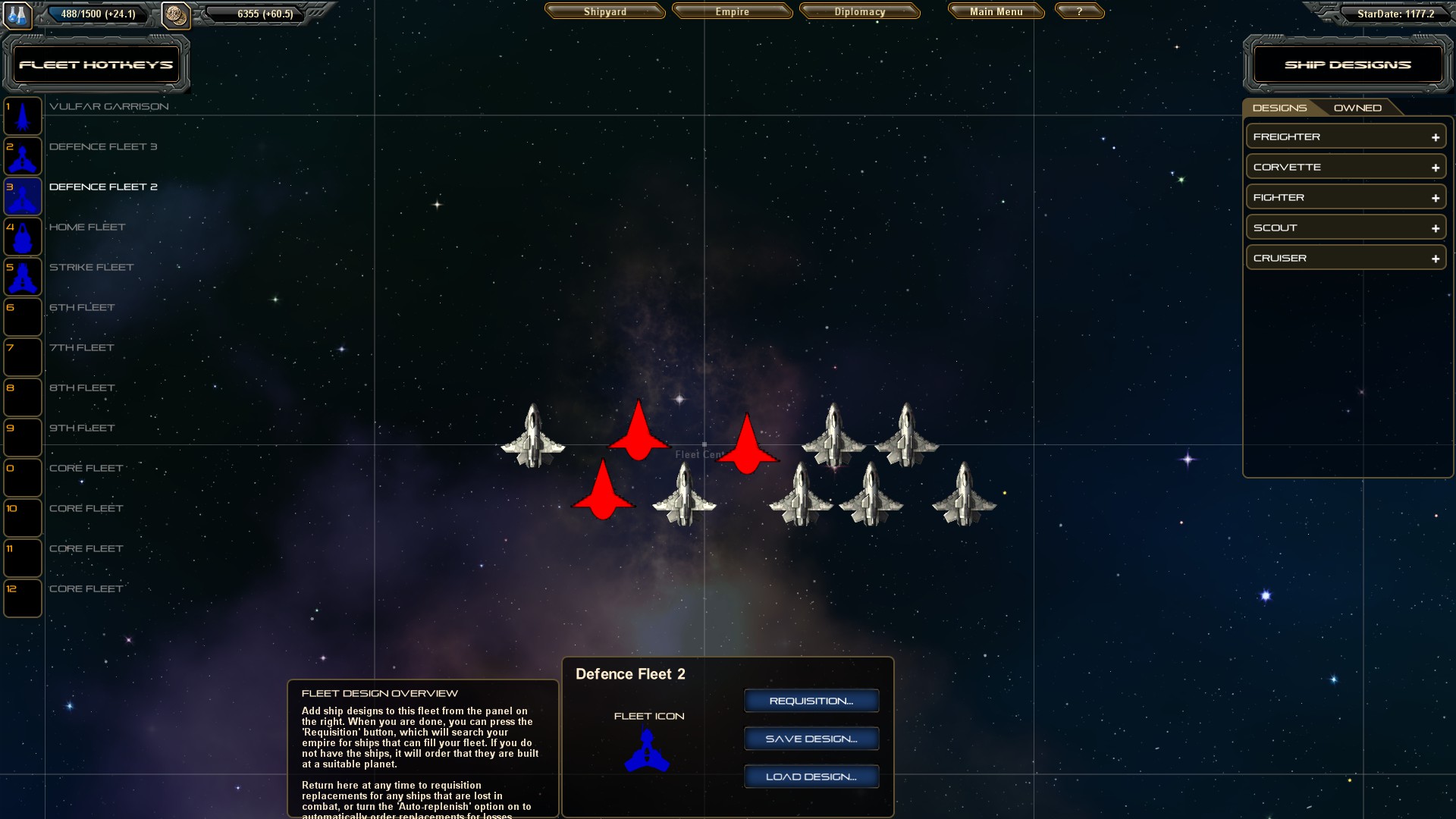Viewport: 1456px width, 819px height.
Task: Select the Strike Fleet hotkey
Action: tap(23, 277)
